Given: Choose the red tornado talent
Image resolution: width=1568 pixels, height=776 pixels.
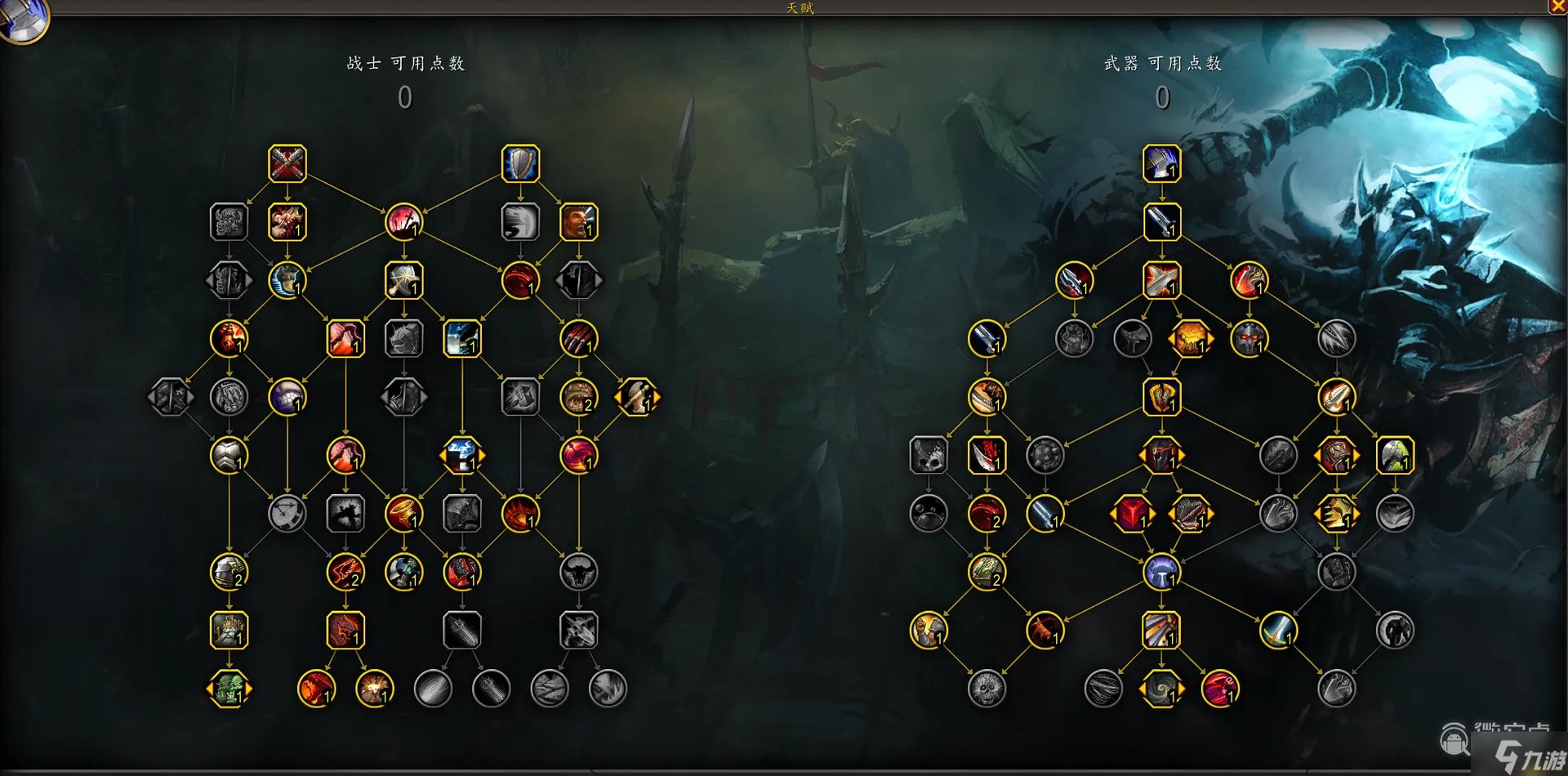Looking at the screenshot, I should (403, 514).
